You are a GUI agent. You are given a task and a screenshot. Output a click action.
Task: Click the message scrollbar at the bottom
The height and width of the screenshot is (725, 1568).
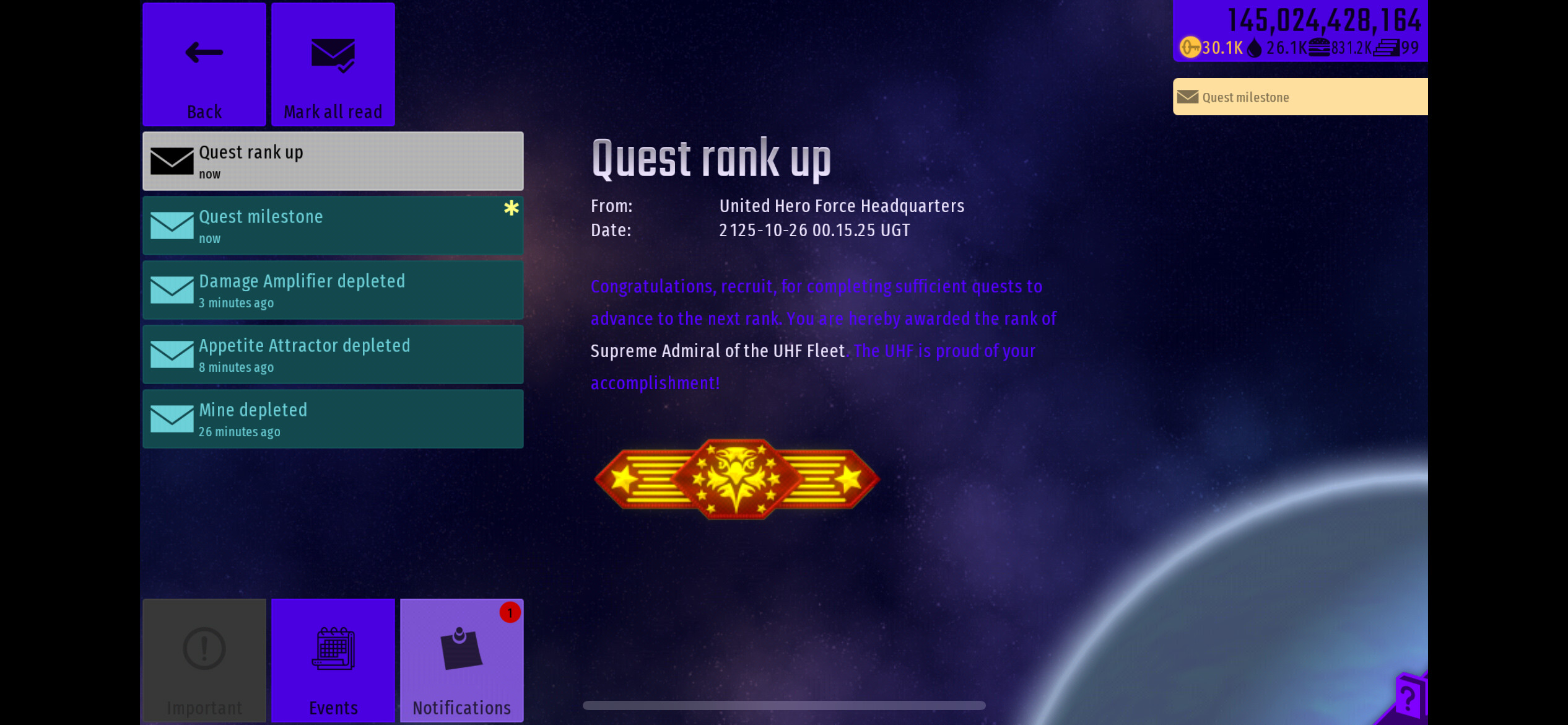tap(783, 705)
